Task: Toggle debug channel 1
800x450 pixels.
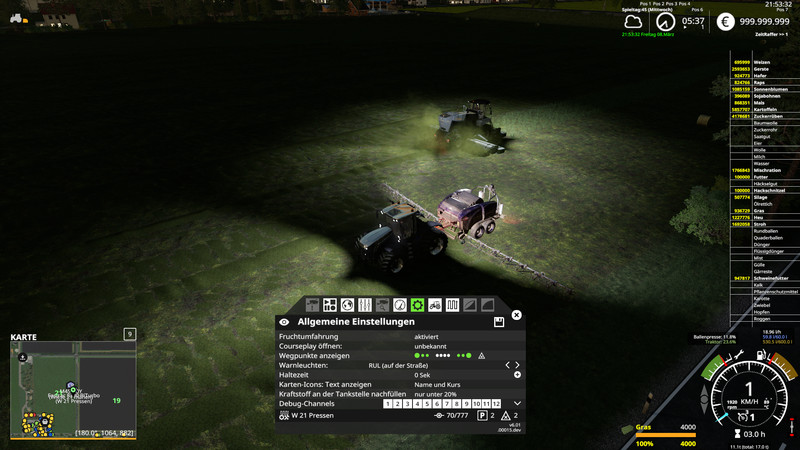Action: [389, 404]
